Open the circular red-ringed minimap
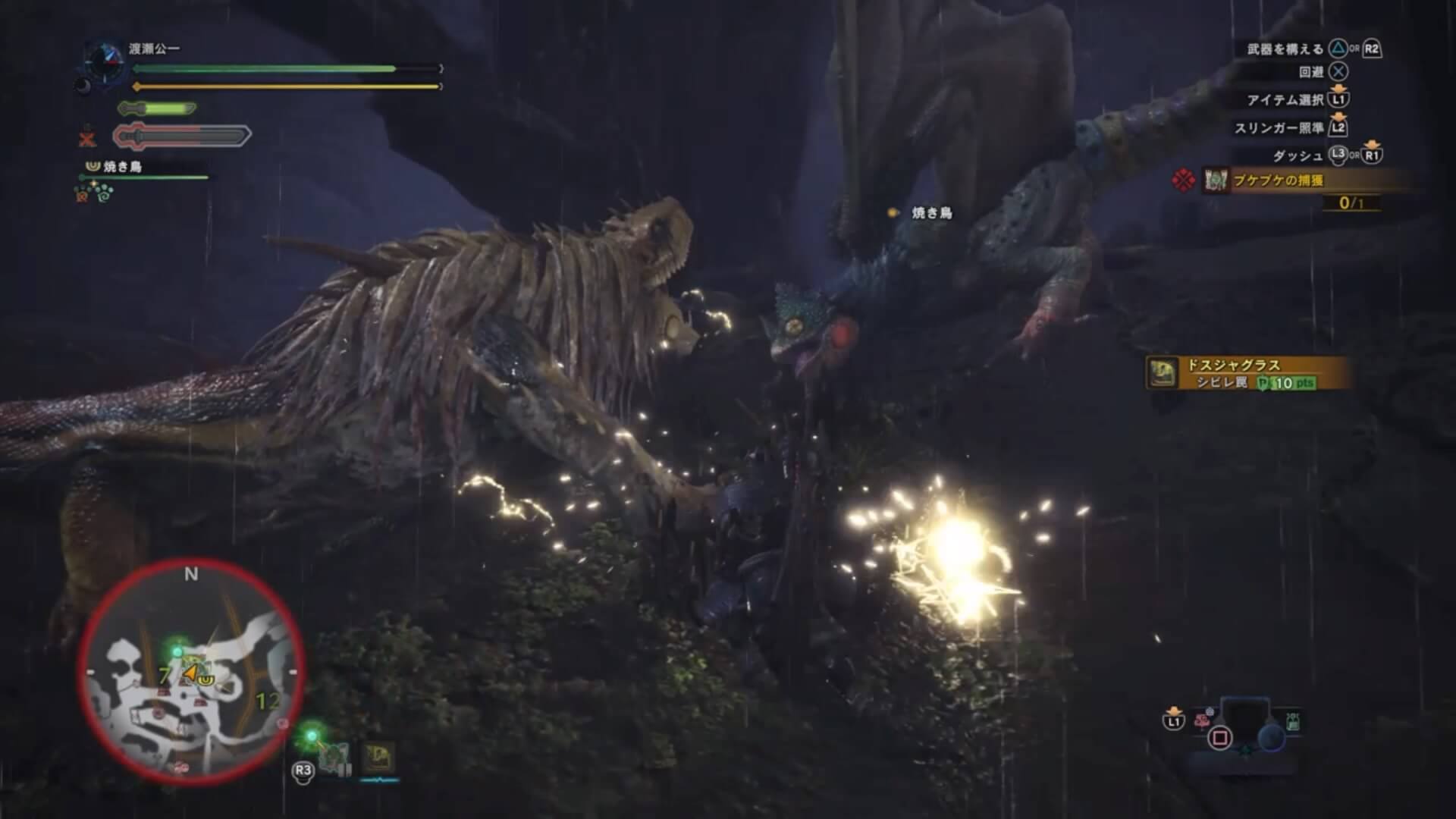Viewport: 1456px width, 819px height. [x=191, y=672]
